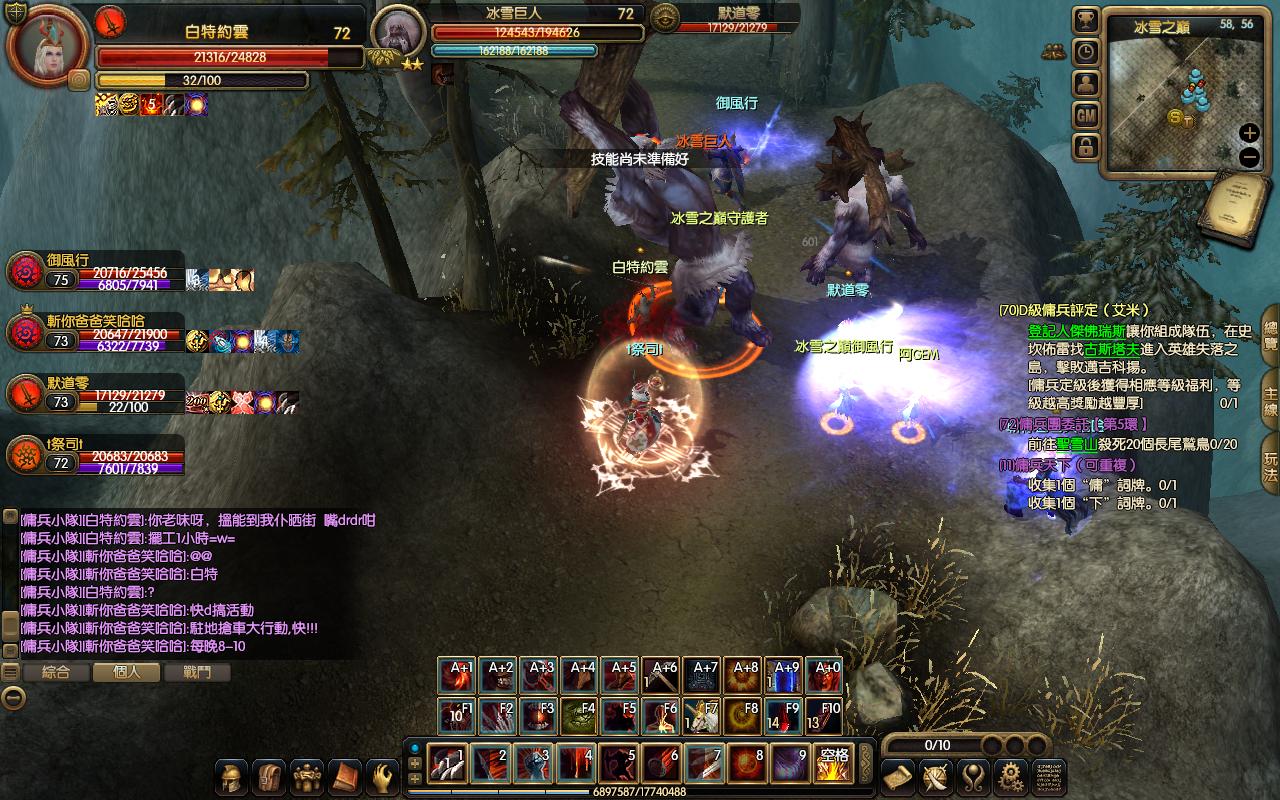Open the 戰鬥 chat tab

198,672
